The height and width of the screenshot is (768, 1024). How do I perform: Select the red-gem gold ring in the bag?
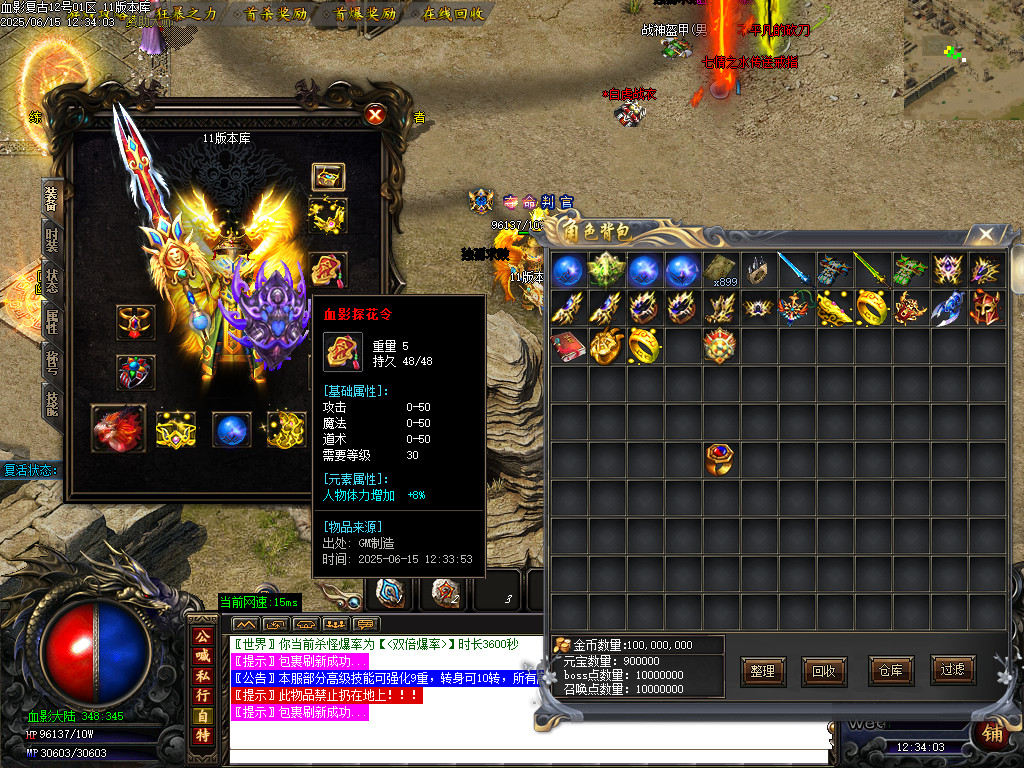(720, 457)
